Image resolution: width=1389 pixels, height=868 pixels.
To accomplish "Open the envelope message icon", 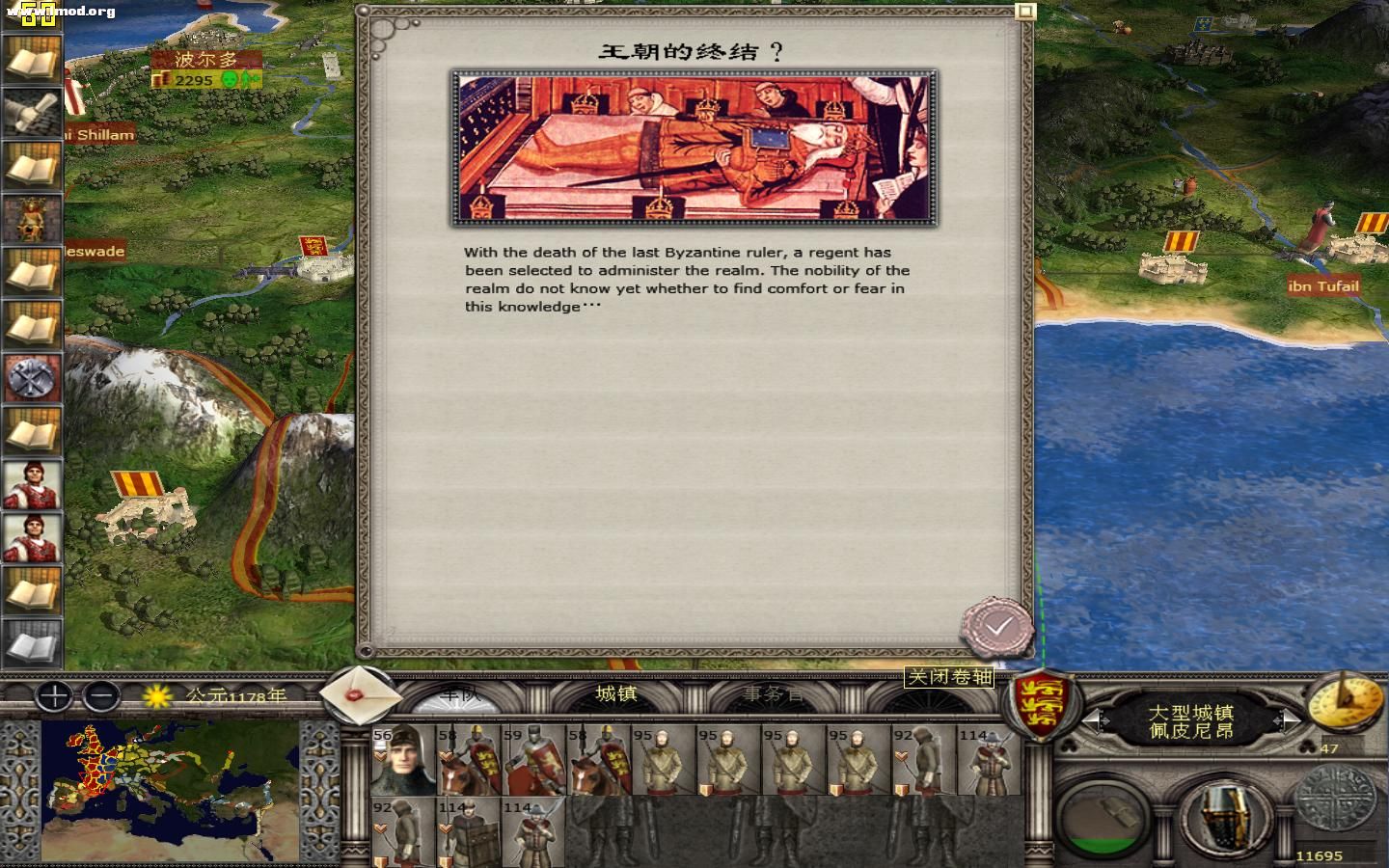I will (358, 693).
